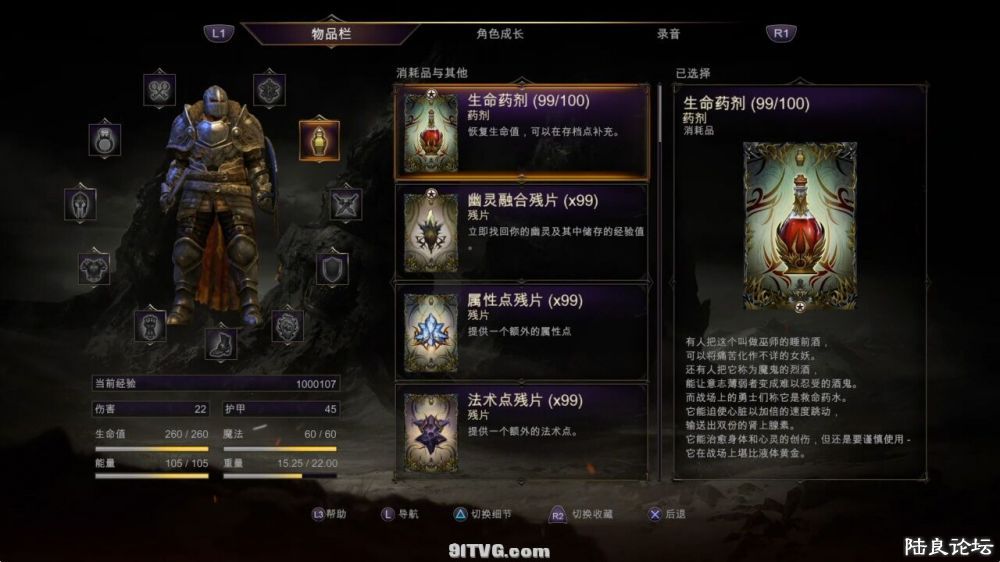Image resolution: width=1000 pixels, height=562 pixels.
Task: Open the 录音 tab
Action: click(668, 33)
